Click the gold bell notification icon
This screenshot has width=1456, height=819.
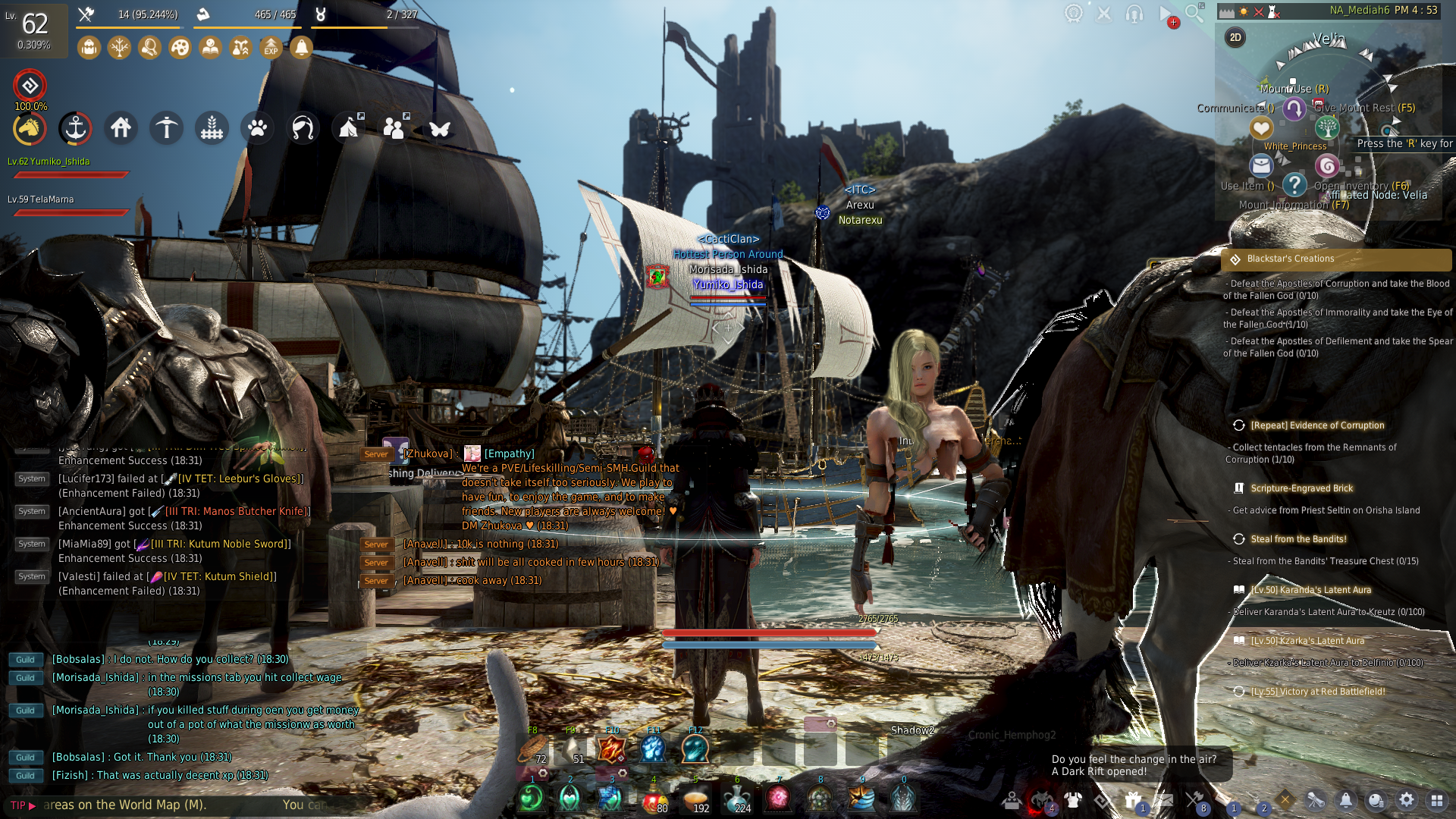click(301, 48)
